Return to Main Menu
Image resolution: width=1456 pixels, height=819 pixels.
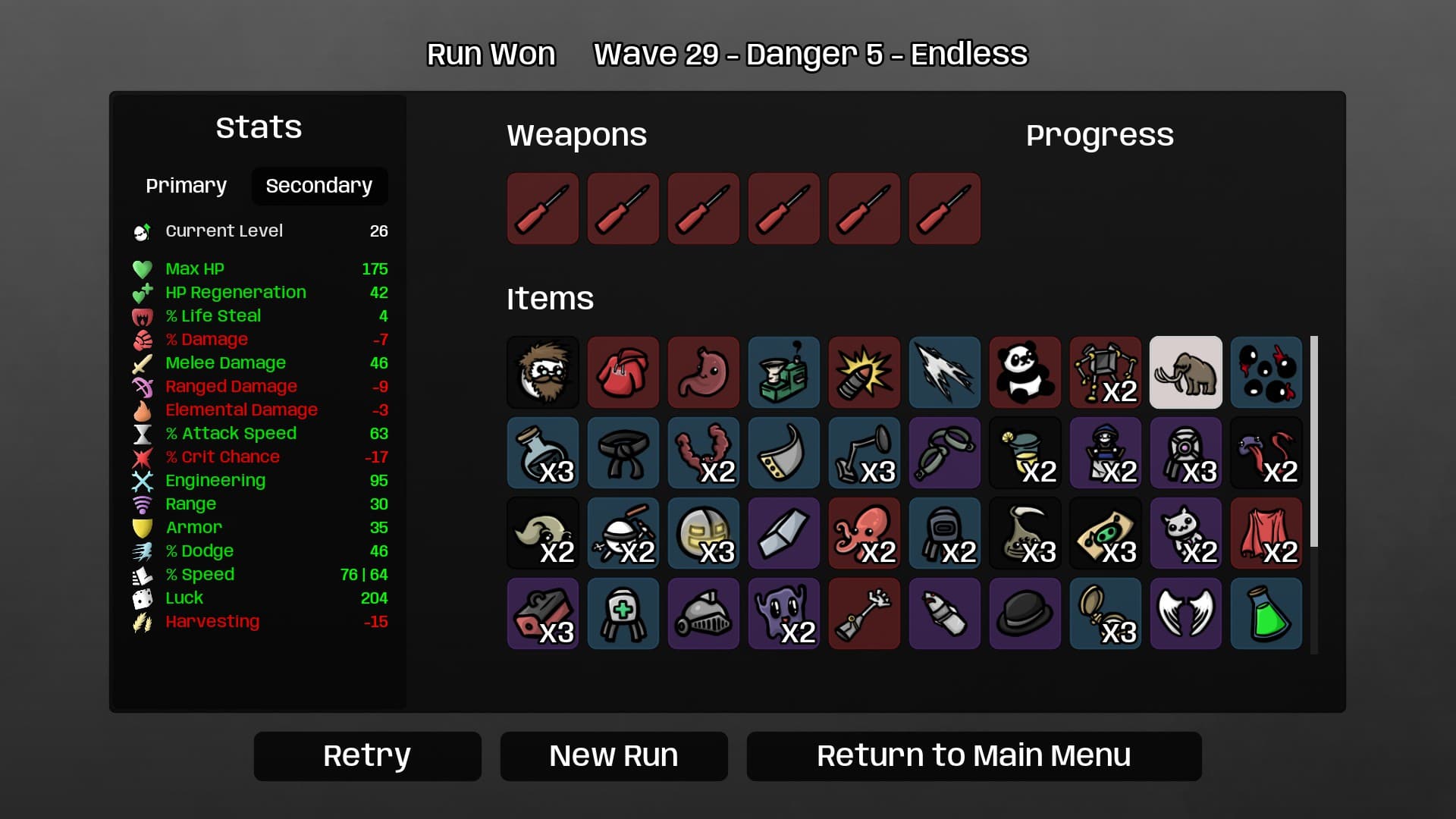point(974,756)
